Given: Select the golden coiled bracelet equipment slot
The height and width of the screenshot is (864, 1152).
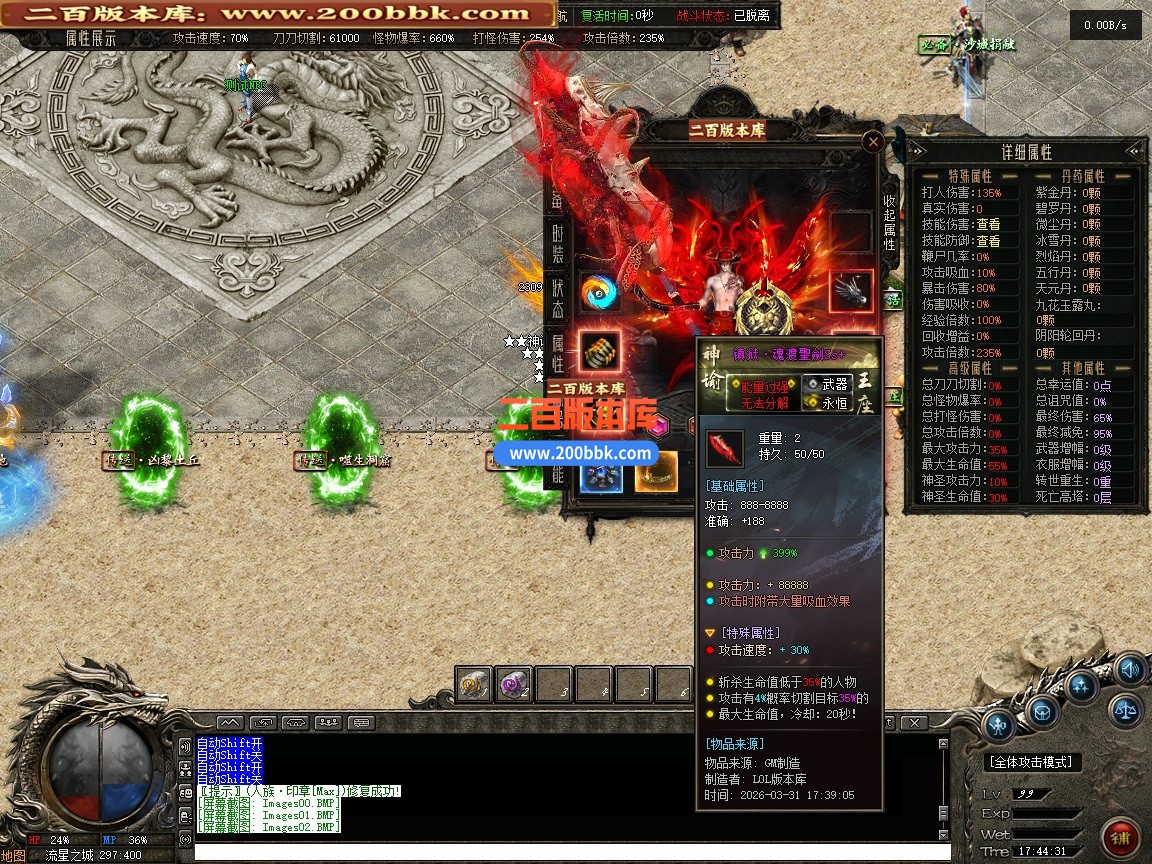Looking at the screenshot, I should [x=599, y=350].
